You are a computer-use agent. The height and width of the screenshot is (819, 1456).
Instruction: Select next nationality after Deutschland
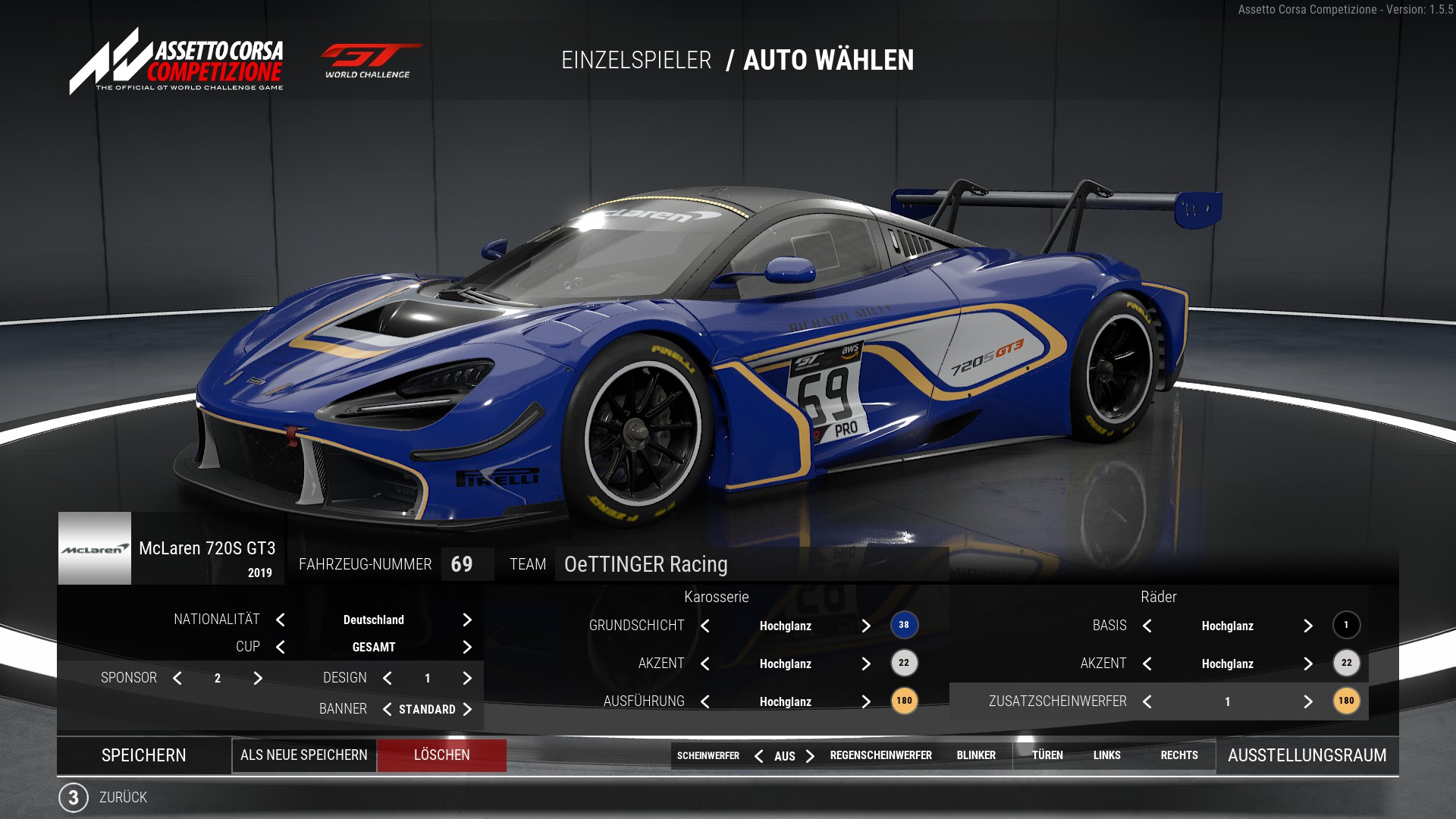[467, 620]
